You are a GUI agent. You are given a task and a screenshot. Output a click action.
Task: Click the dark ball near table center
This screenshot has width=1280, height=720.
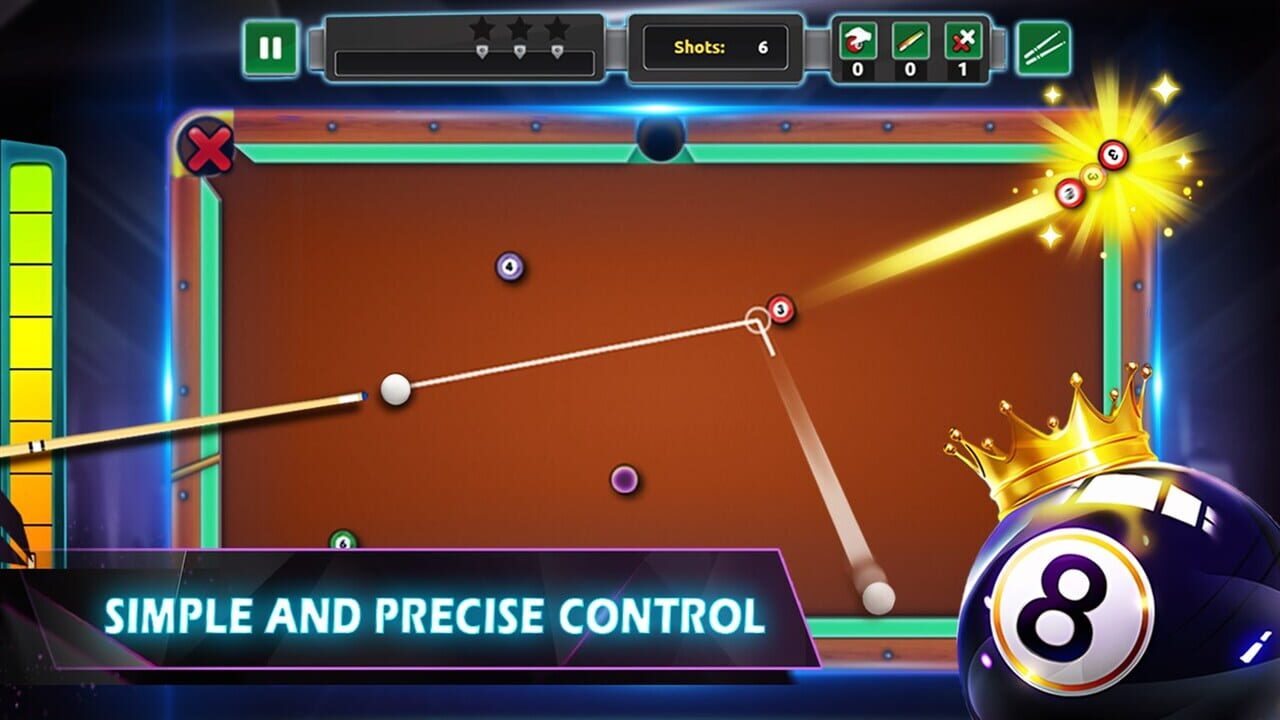pyautogui.click(x=624, y=478)
